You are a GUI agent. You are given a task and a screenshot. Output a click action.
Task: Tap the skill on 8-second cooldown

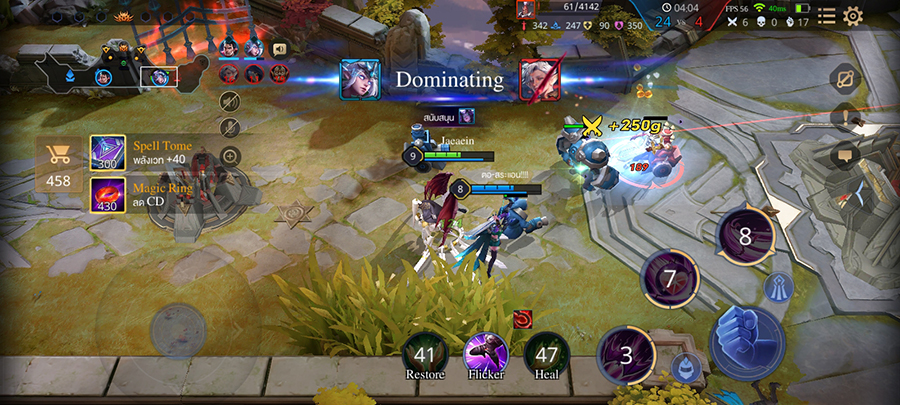point(744,236)
